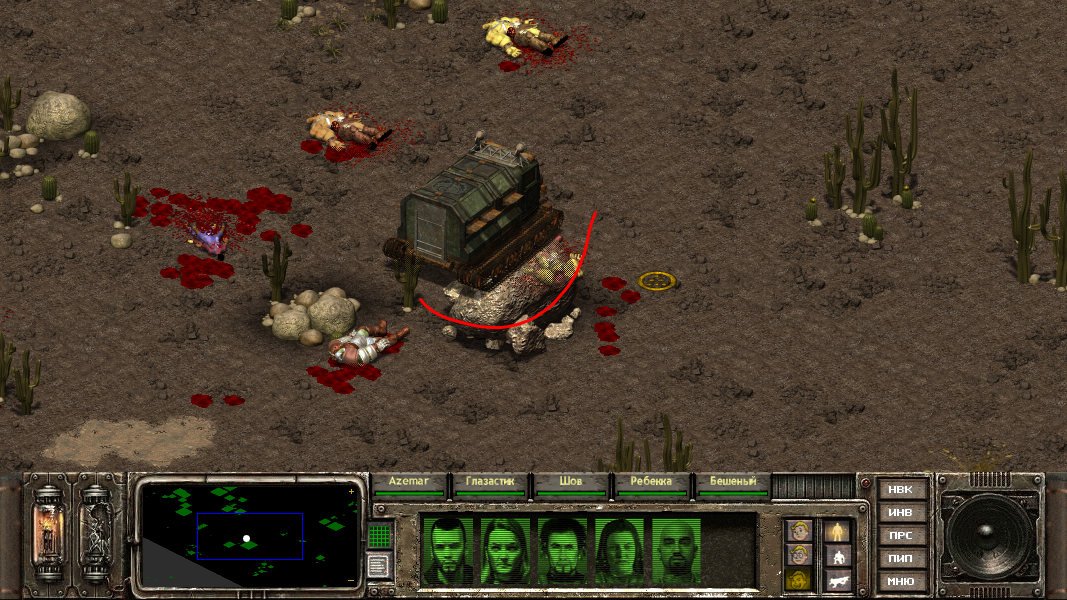This screenshot has height=600, width=1067.
Task: Toggle the green grid button
Action: pyautogui.click(x=378, y=536)
